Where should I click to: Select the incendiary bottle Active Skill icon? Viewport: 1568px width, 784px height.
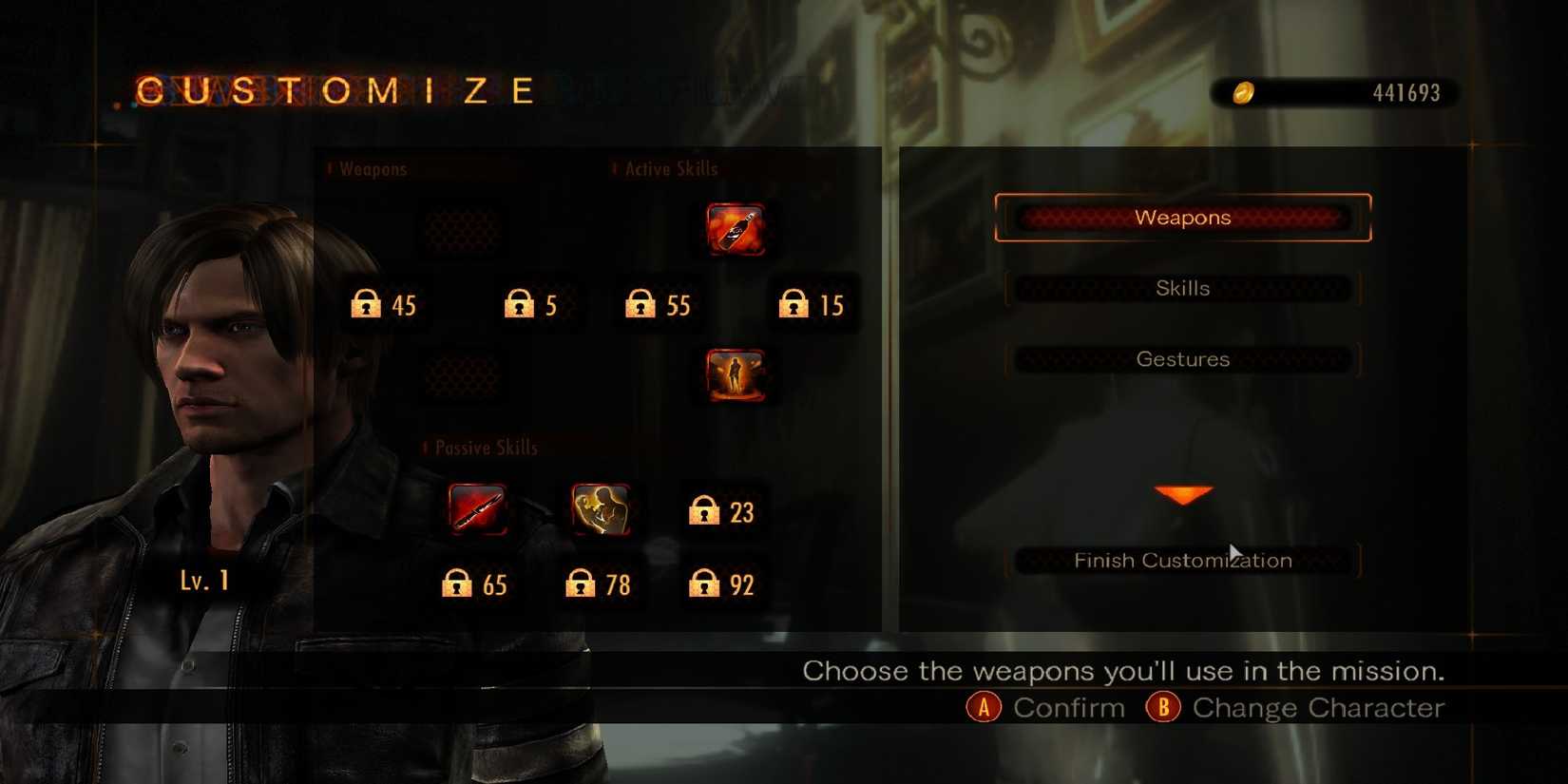pyautogui.click(x=736, y=228)
